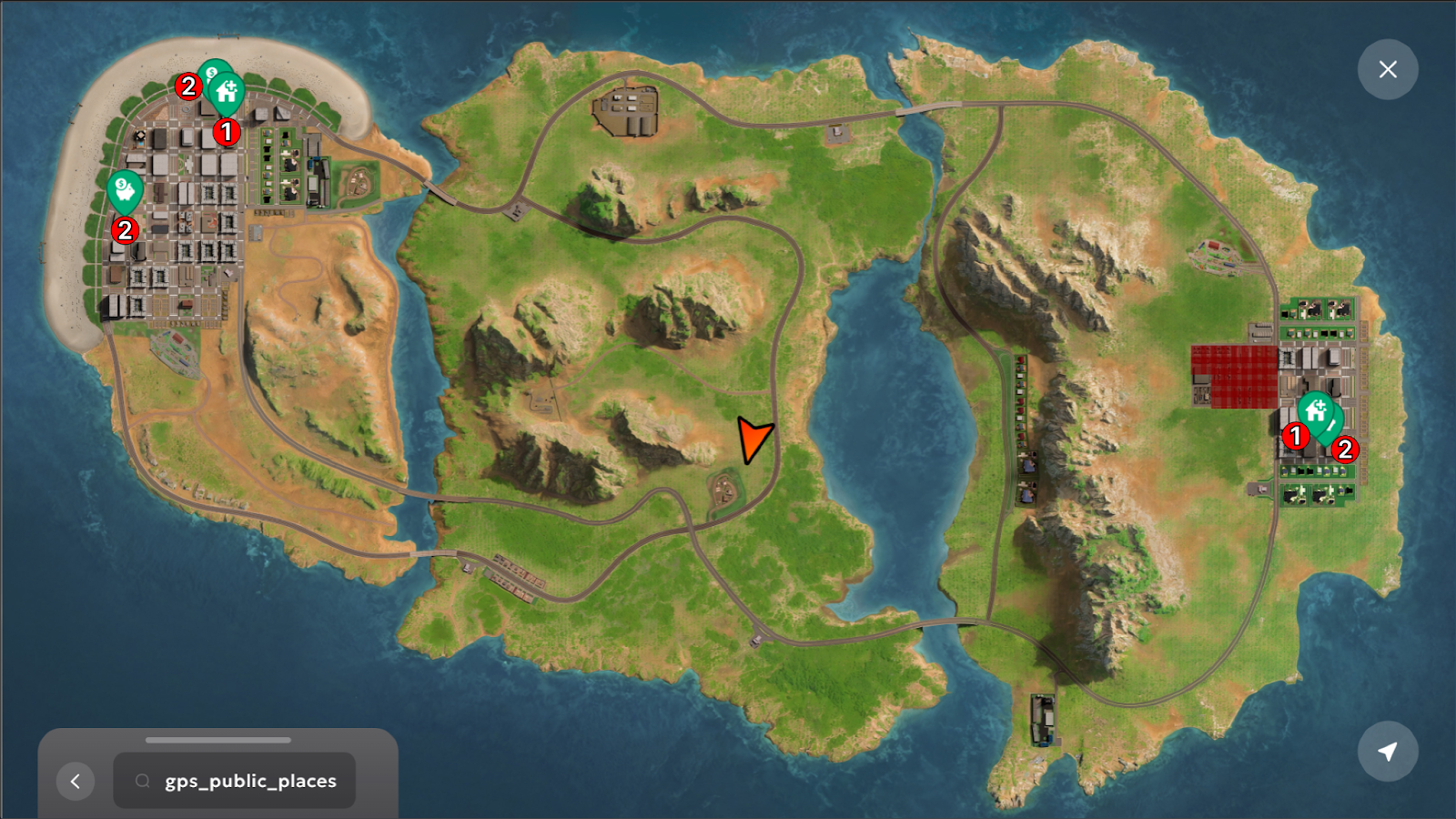
Task: Select the house marker beside the red grid zone
Action: point(1315,411)
